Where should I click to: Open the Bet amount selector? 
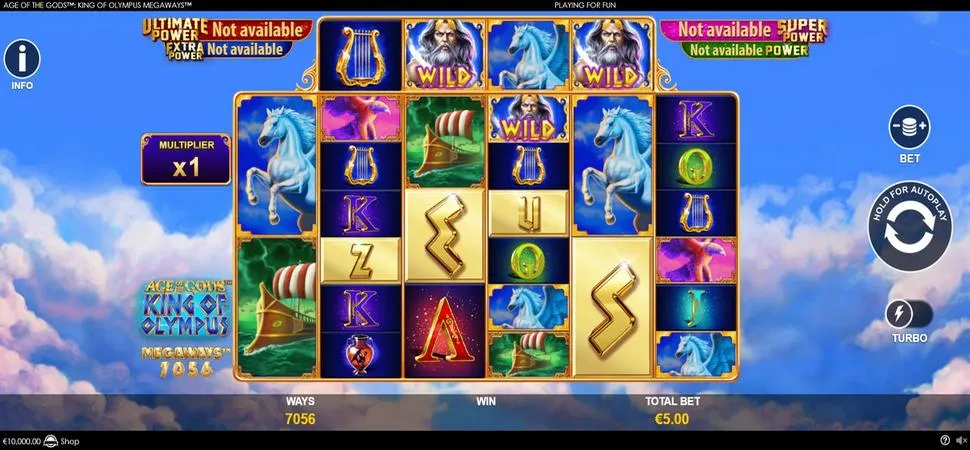tap(909, 127)
